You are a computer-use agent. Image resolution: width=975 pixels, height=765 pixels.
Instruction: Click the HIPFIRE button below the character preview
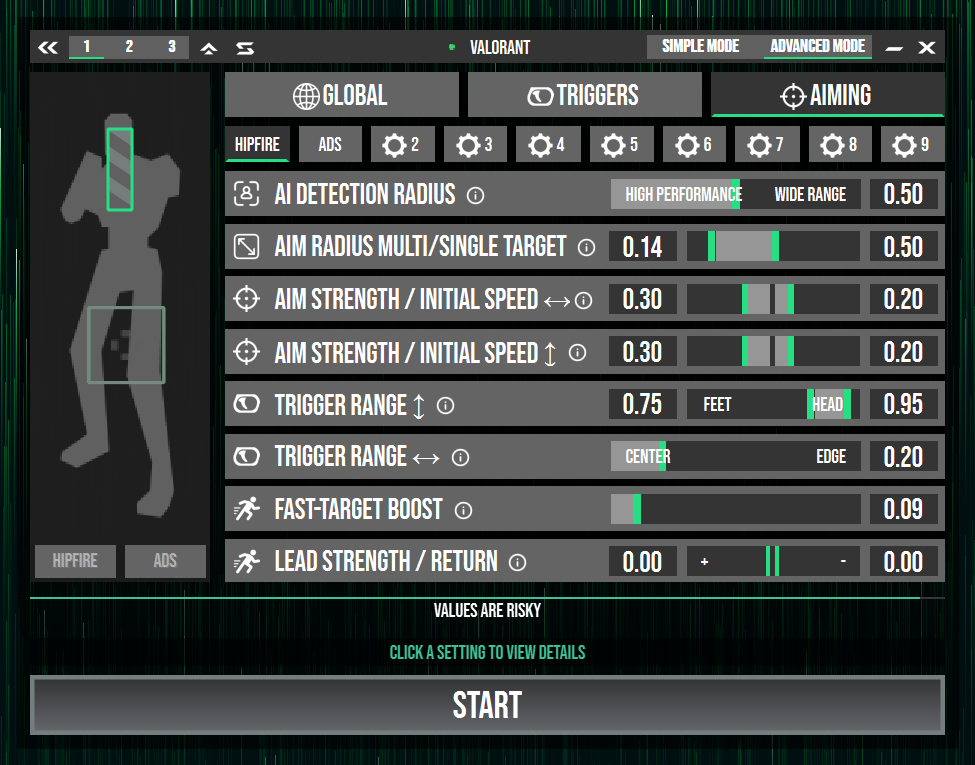[75, 561]
